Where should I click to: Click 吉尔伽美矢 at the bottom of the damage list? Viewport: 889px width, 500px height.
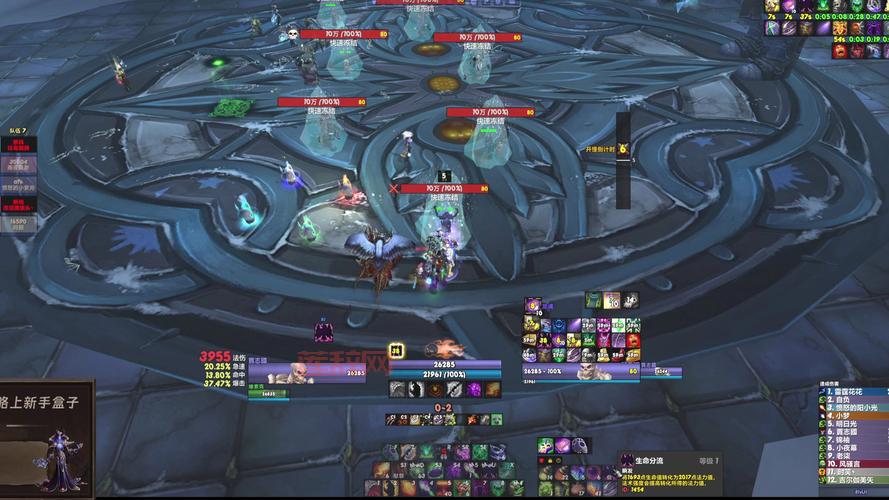tap(850, 480)
